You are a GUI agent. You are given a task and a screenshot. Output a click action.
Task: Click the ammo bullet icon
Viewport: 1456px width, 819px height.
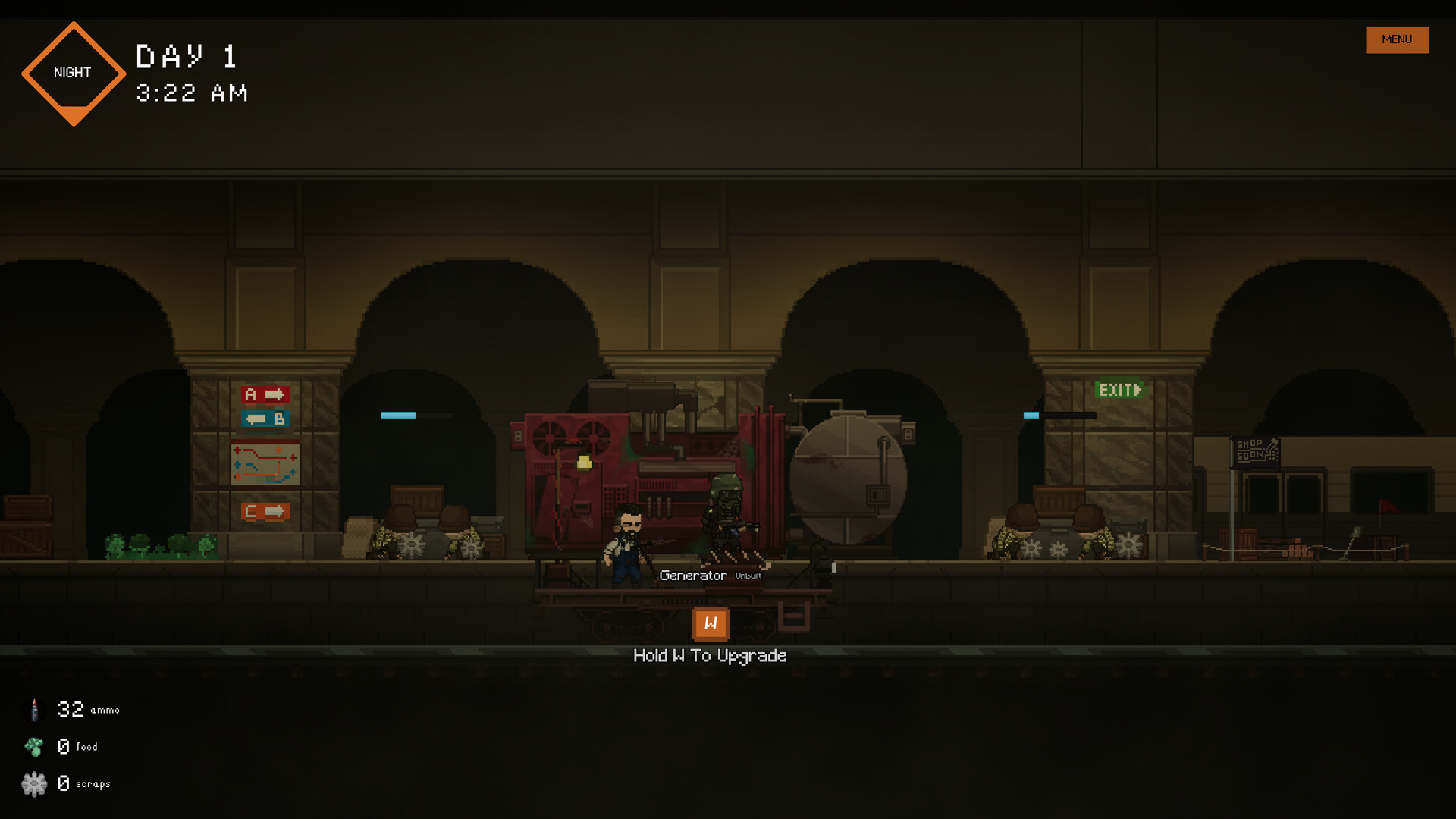(x=33, y=709)
